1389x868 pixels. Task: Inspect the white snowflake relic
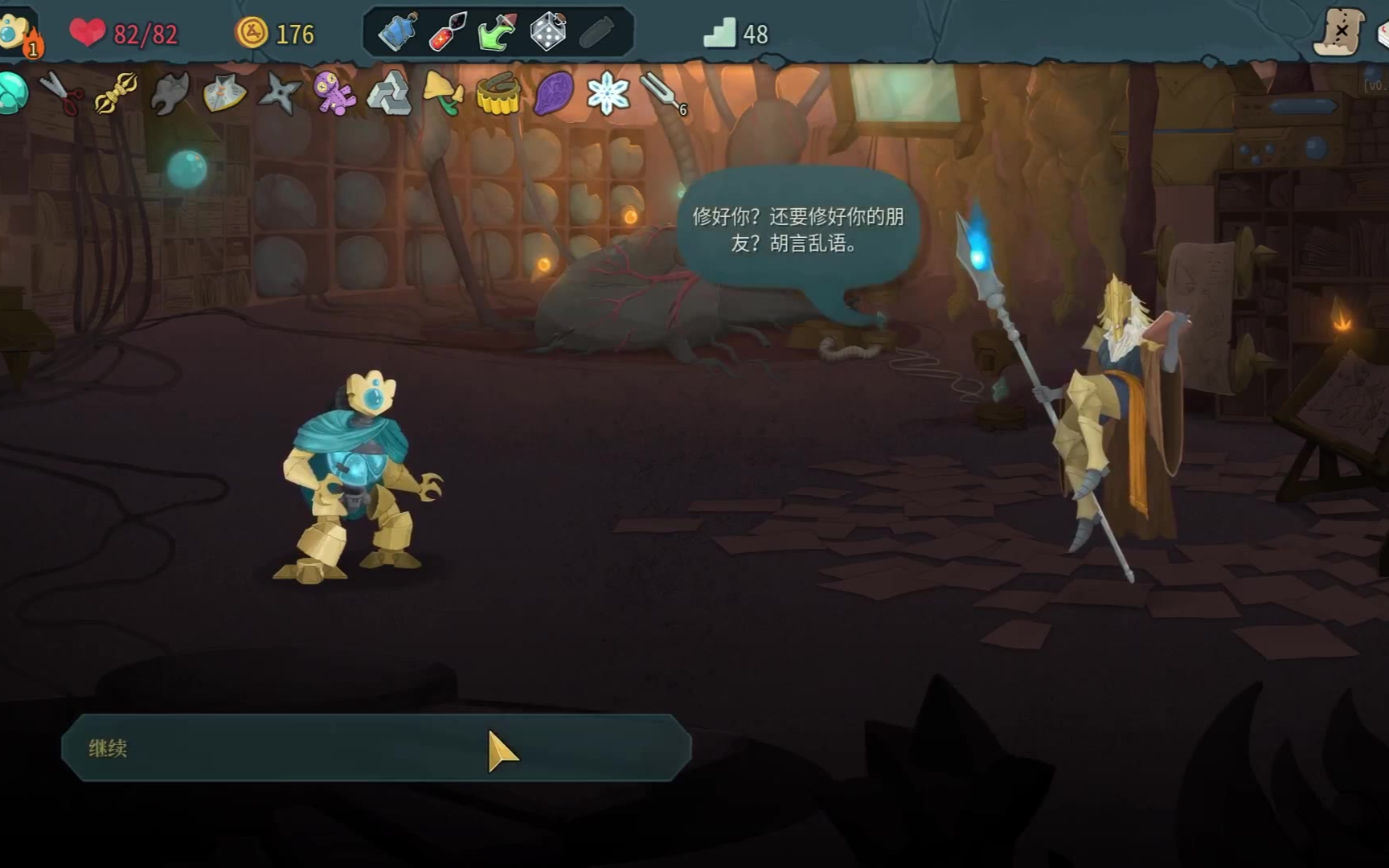(608, 93)
